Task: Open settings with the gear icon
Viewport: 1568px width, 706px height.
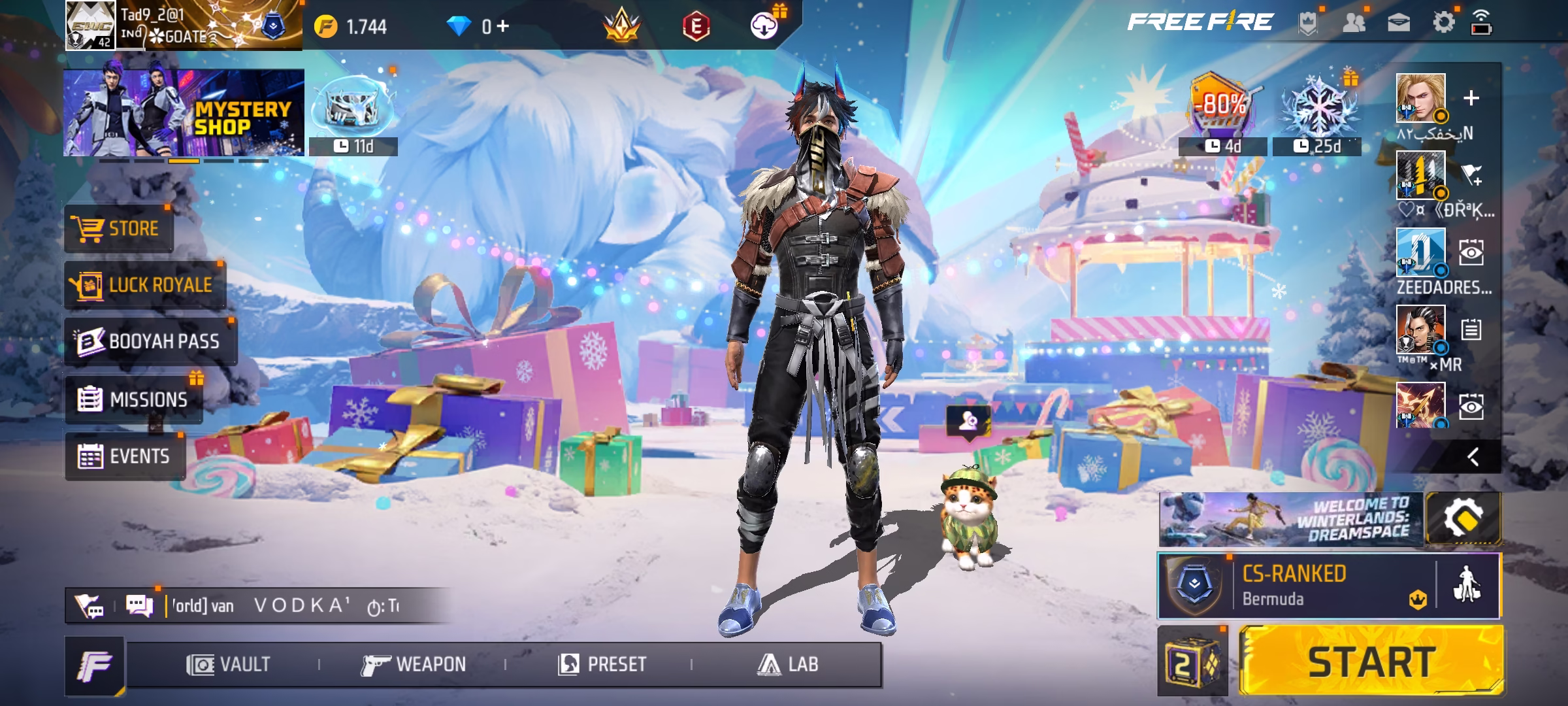Action: pos(1443,23)
